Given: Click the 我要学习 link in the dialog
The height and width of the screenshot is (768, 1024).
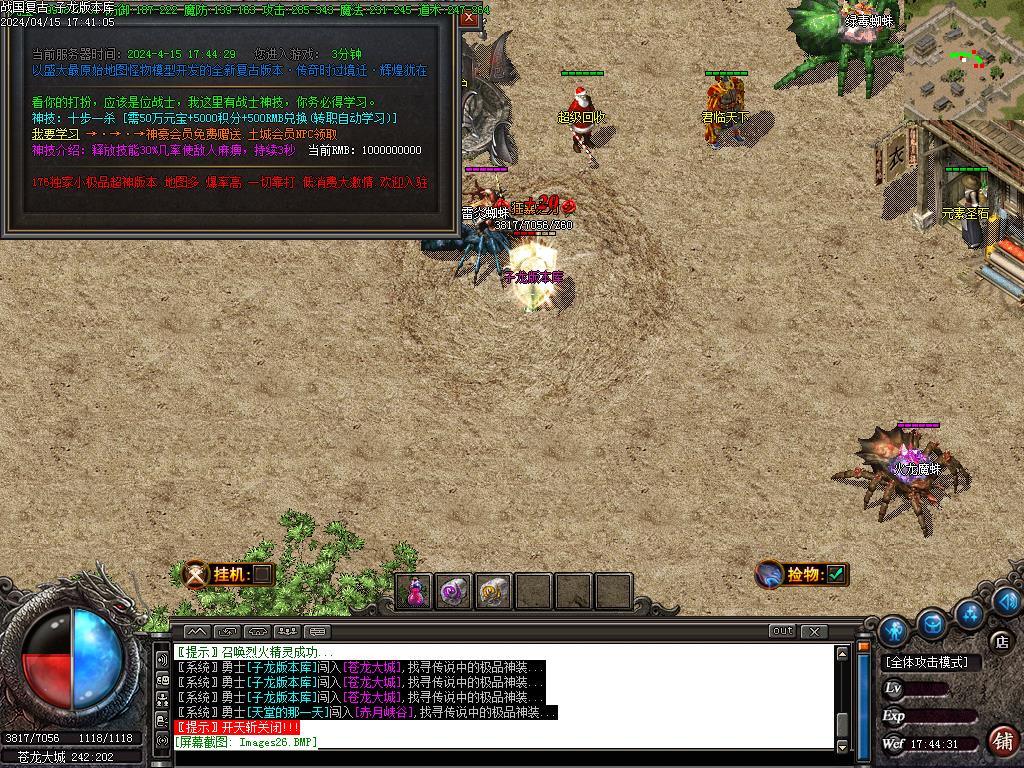Looking at the screenshot, I should [x=55, y=134].
